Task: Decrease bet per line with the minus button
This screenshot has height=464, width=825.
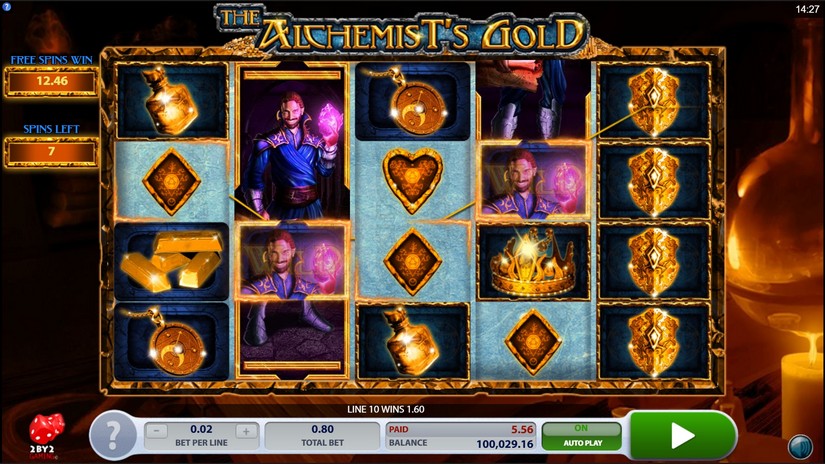Action: point(157,433)
